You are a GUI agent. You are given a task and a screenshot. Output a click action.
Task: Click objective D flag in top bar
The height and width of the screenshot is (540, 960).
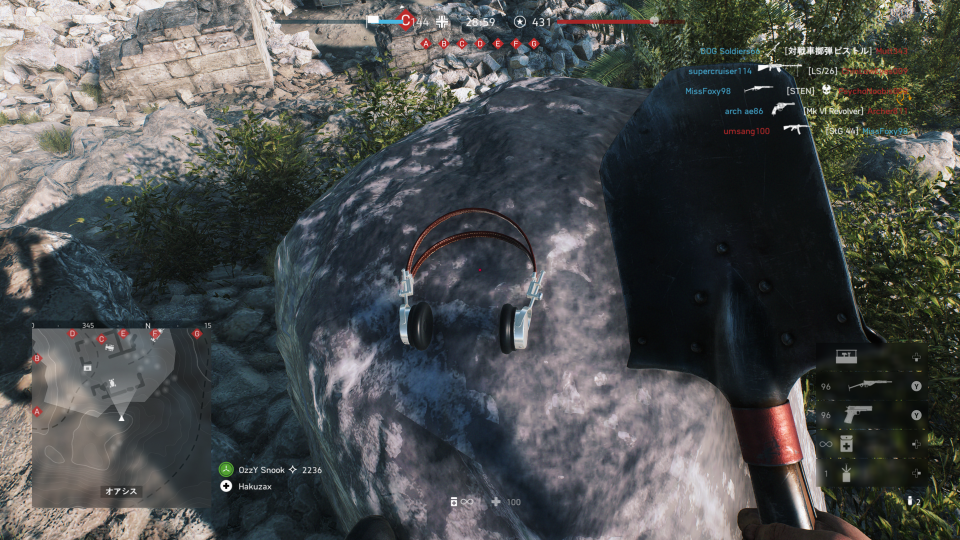480,44
